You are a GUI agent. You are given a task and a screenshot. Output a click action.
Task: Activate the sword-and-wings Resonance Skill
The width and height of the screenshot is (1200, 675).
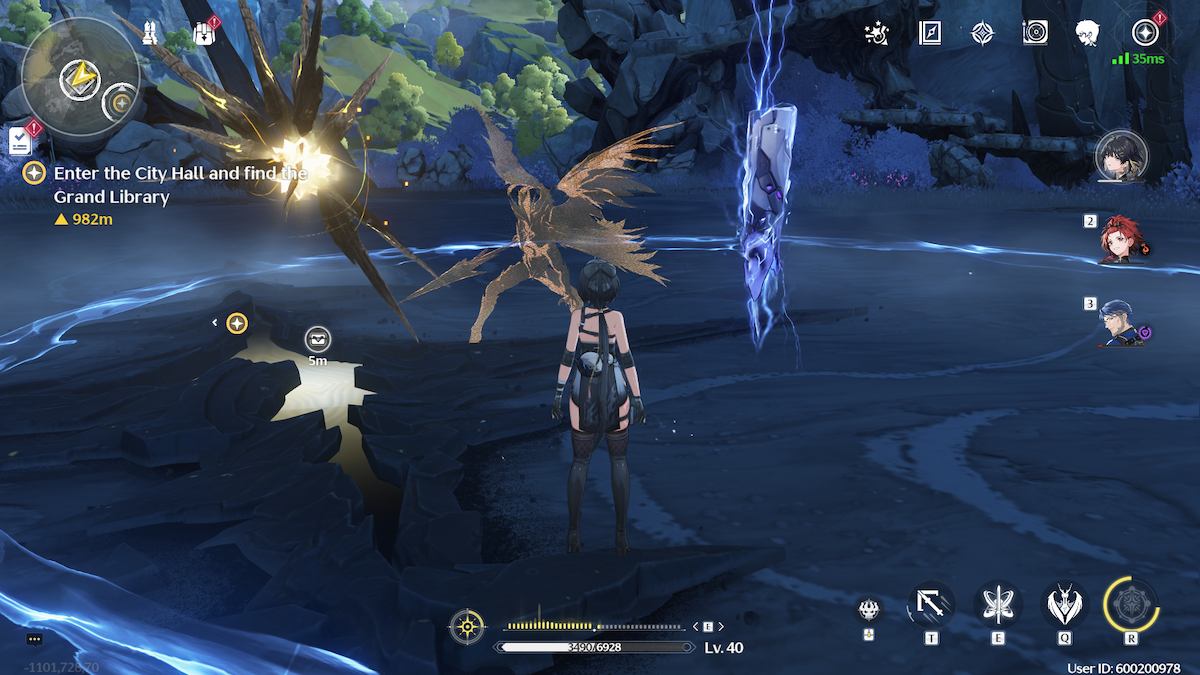tap(997, 605)
